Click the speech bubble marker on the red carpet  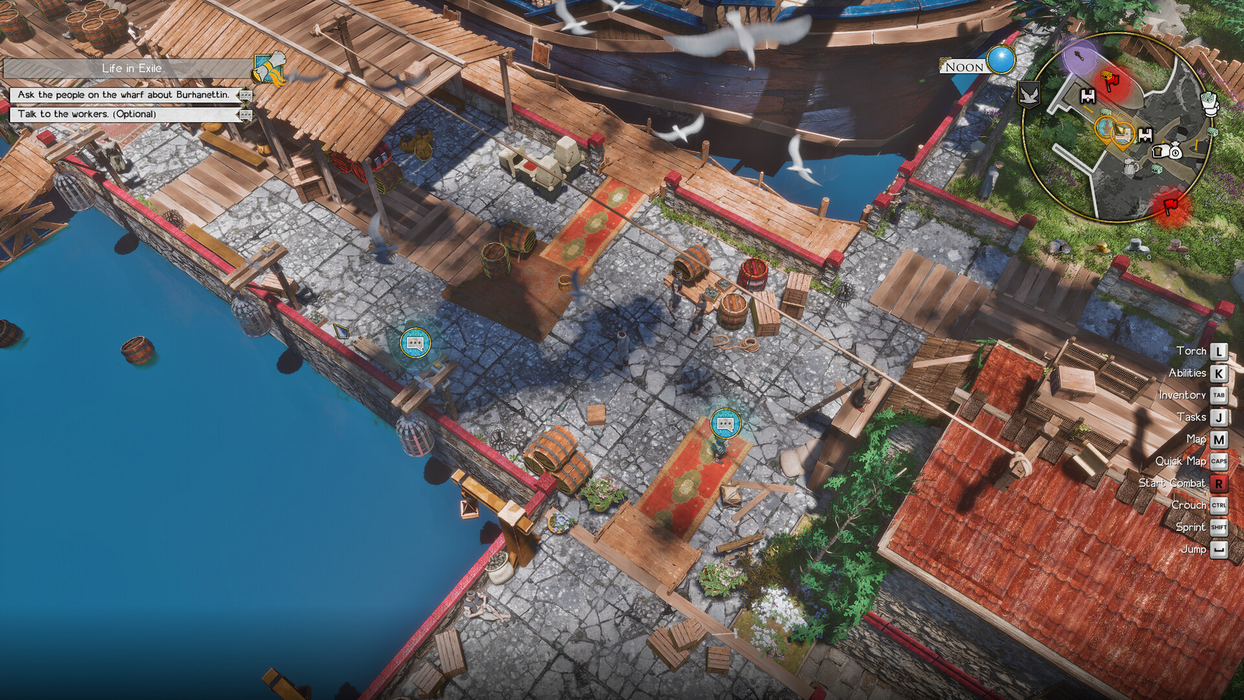[726, 423]
